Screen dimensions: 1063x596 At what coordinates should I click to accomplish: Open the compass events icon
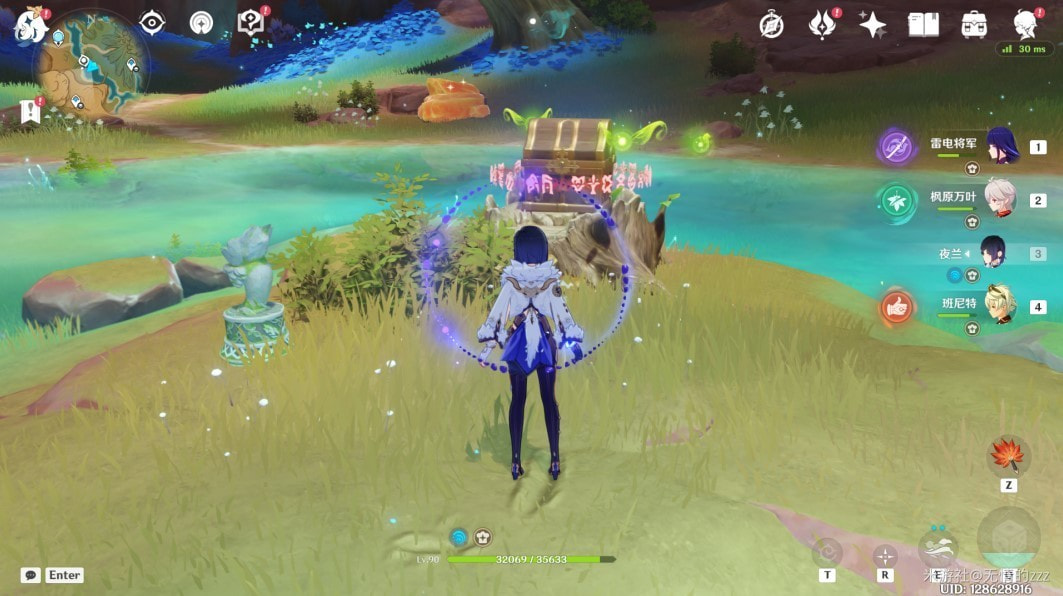coord(771,25)
